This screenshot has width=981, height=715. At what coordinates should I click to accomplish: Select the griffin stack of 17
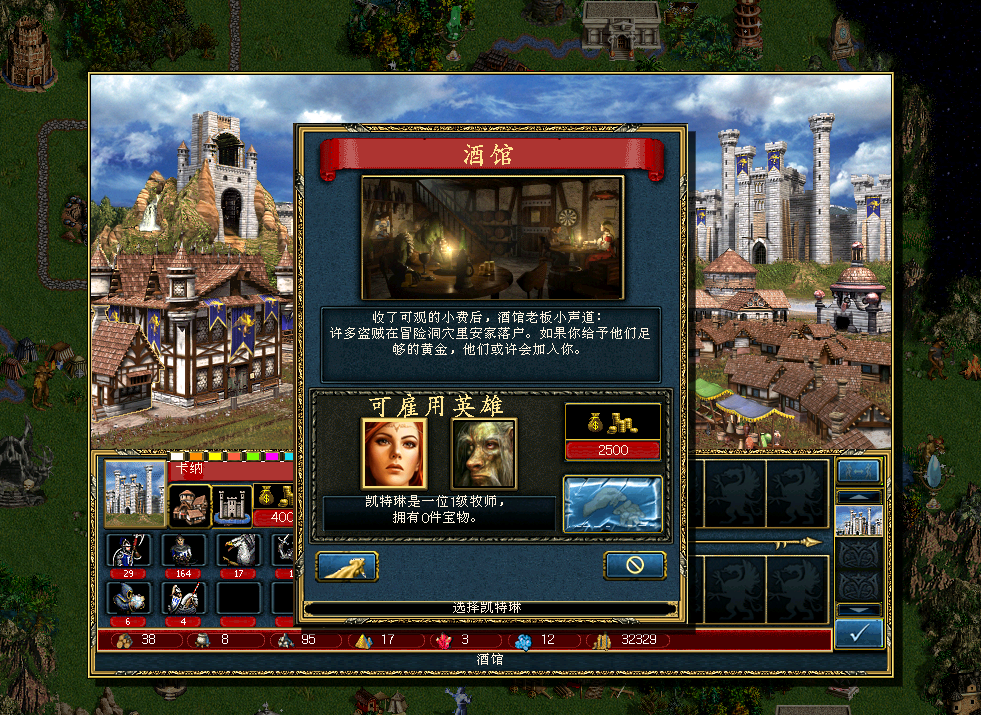pos(239,551)
